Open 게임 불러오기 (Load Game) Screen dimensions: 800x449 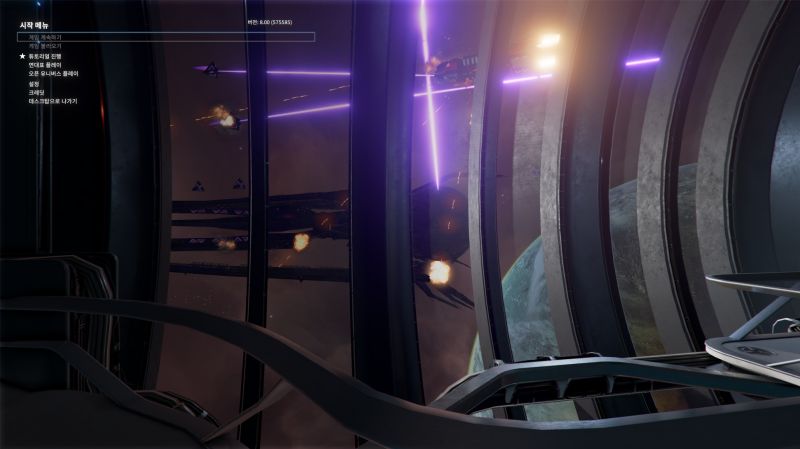click(x=43, y=46)
